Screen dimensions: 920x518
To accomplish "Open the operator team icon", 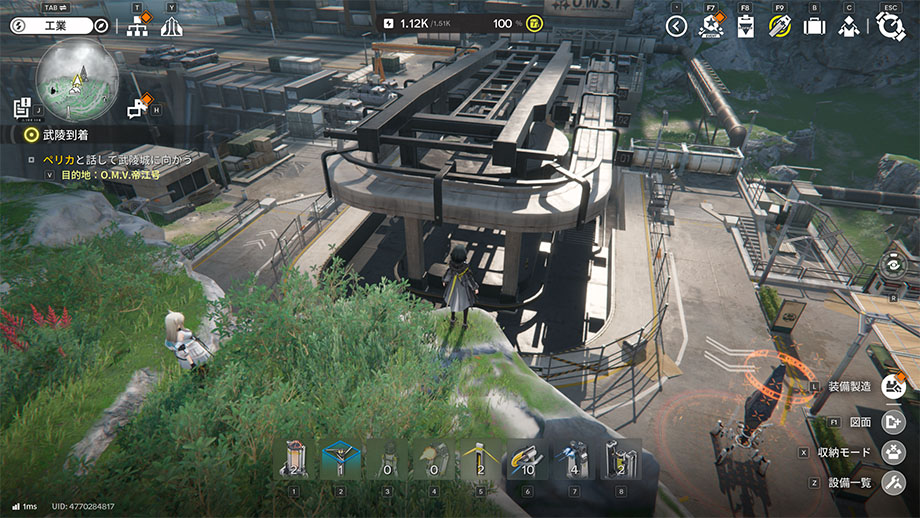I will tap(849, 26).
